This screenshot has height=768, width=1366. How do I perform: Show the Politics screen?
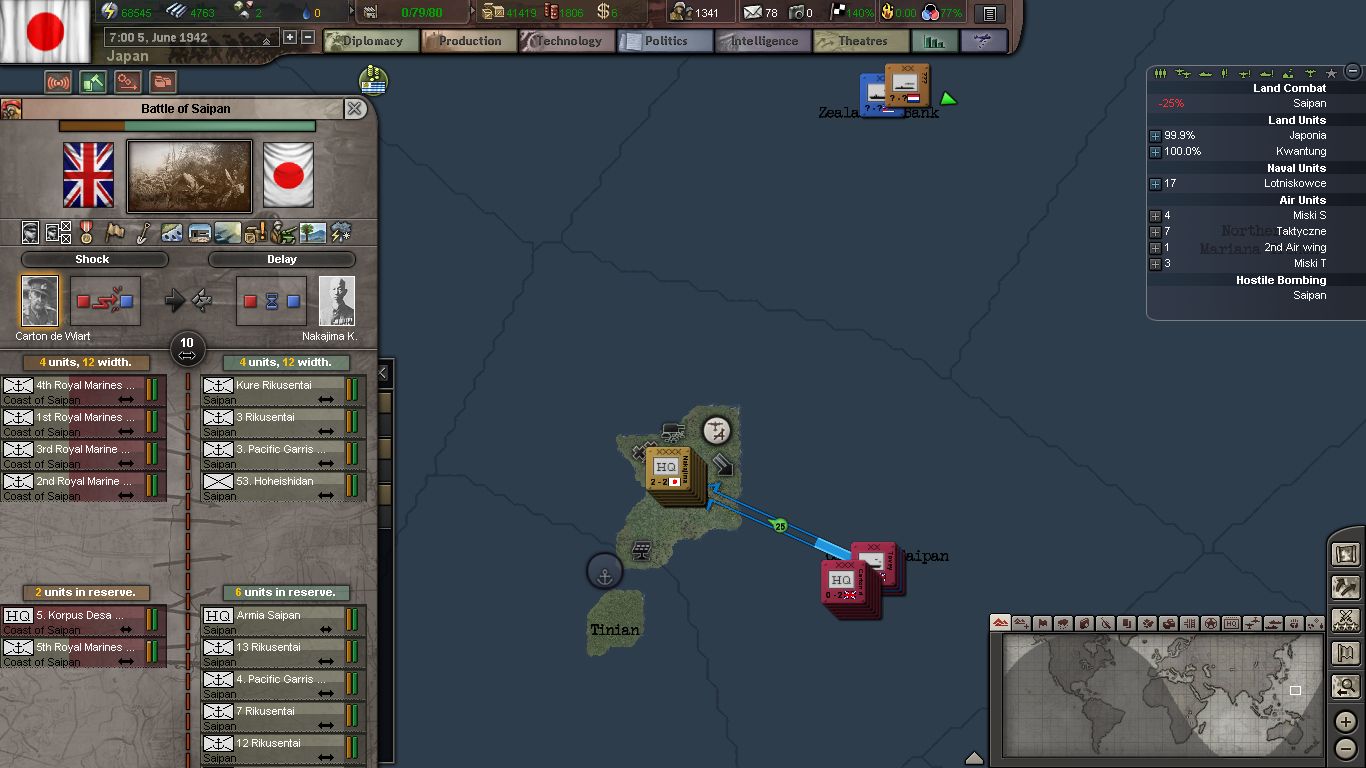pyautogui.click(x=665, y=41)
